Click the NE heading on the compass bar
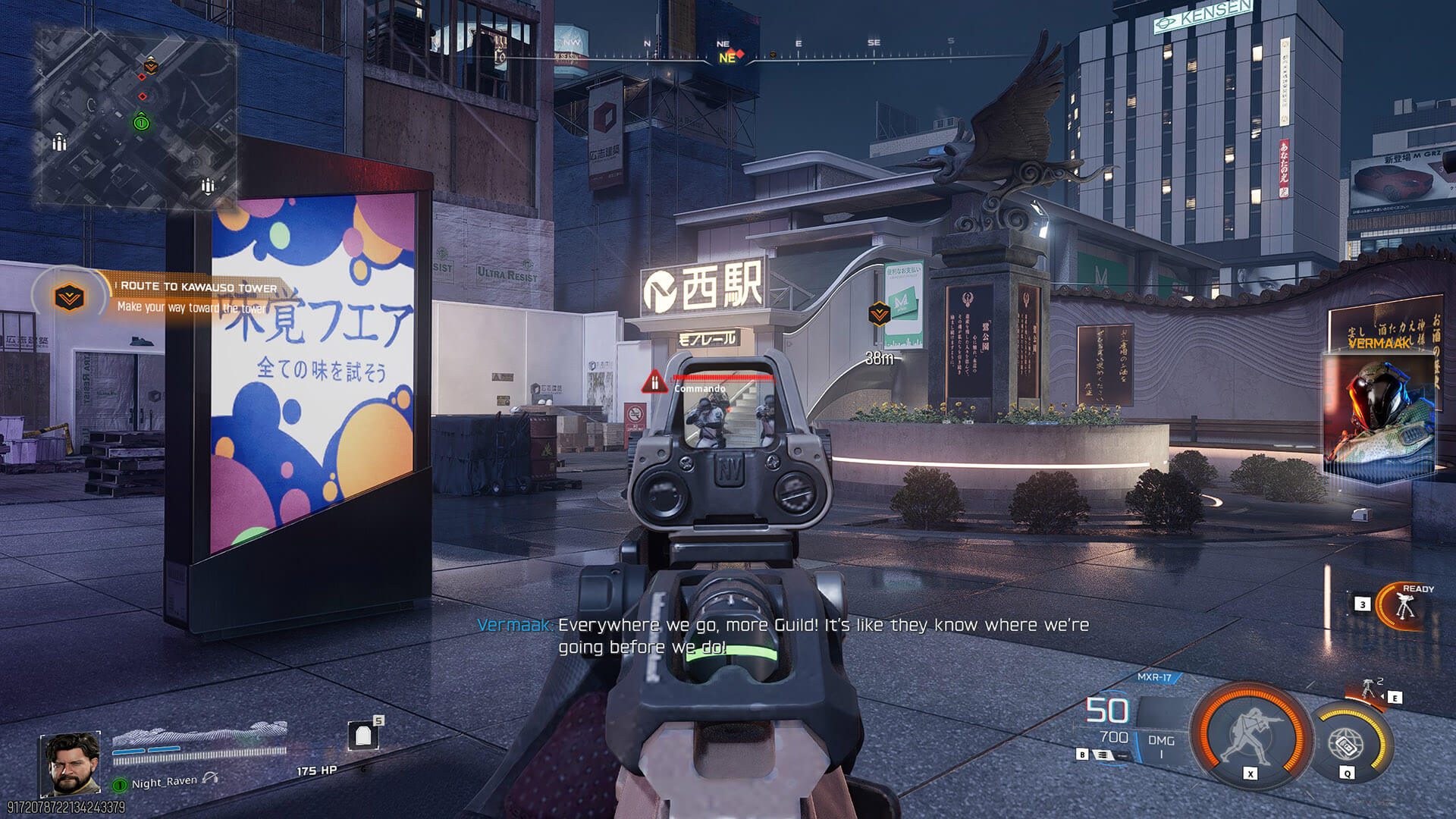Image resolution: width=1456 pixels, height=819 pixels. pyautogui.click(x=726, y=57)
